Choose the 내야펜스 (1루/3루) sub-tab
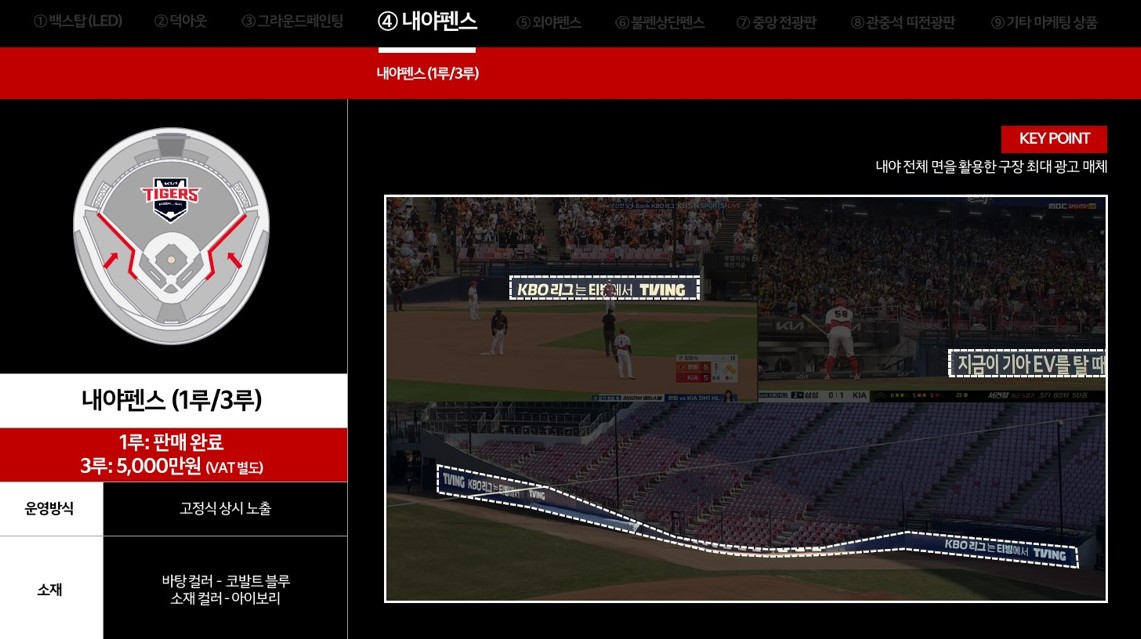The width and height of the screenshot is (1141, 639). [427, 73]
